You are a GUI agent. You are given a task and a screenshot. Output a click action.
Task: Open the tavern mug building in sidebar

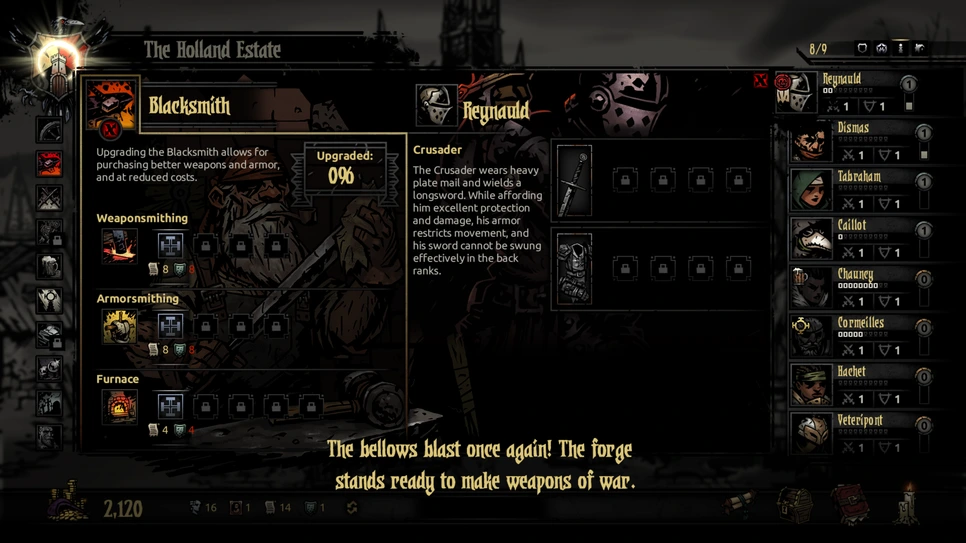click(x=49, y=266)
